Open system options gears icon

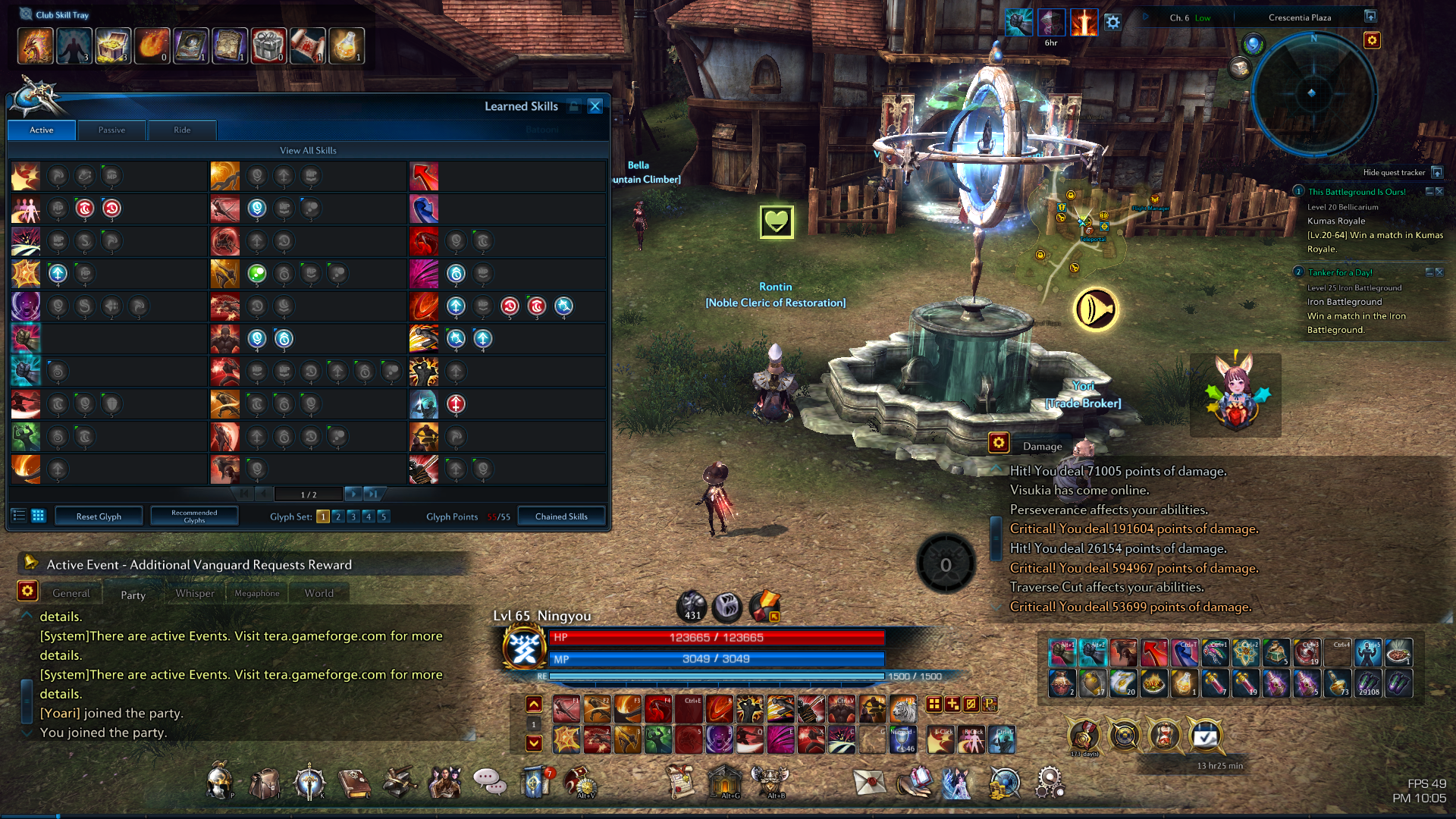pos(1050,782)
